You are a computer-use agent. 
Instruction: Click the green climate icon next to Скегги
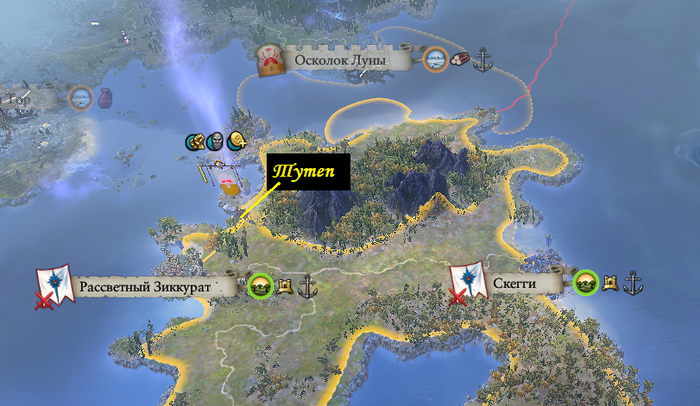(586, 283)
